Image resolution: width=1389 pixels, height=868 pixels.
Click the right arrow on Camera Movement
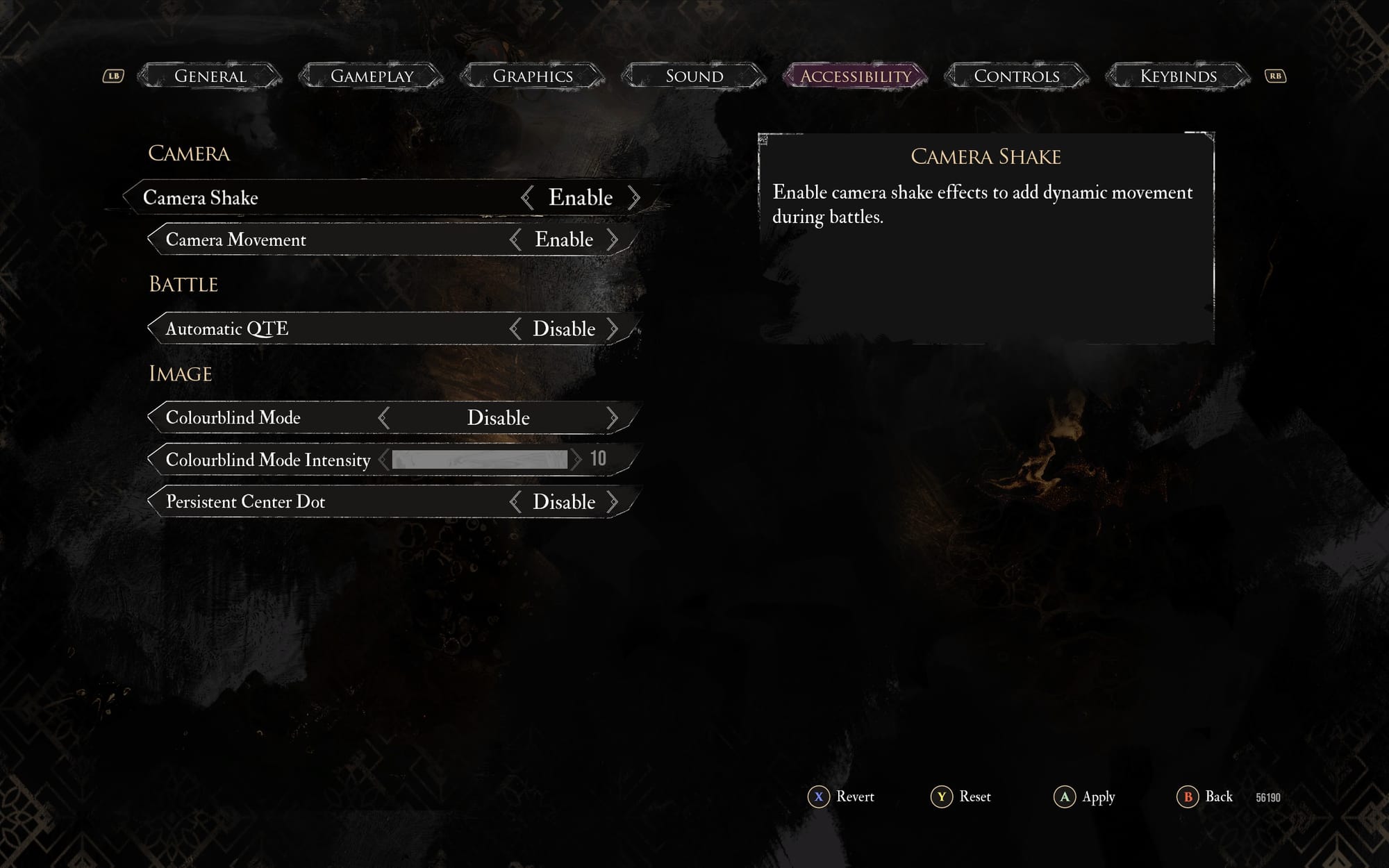click(614, 239)
